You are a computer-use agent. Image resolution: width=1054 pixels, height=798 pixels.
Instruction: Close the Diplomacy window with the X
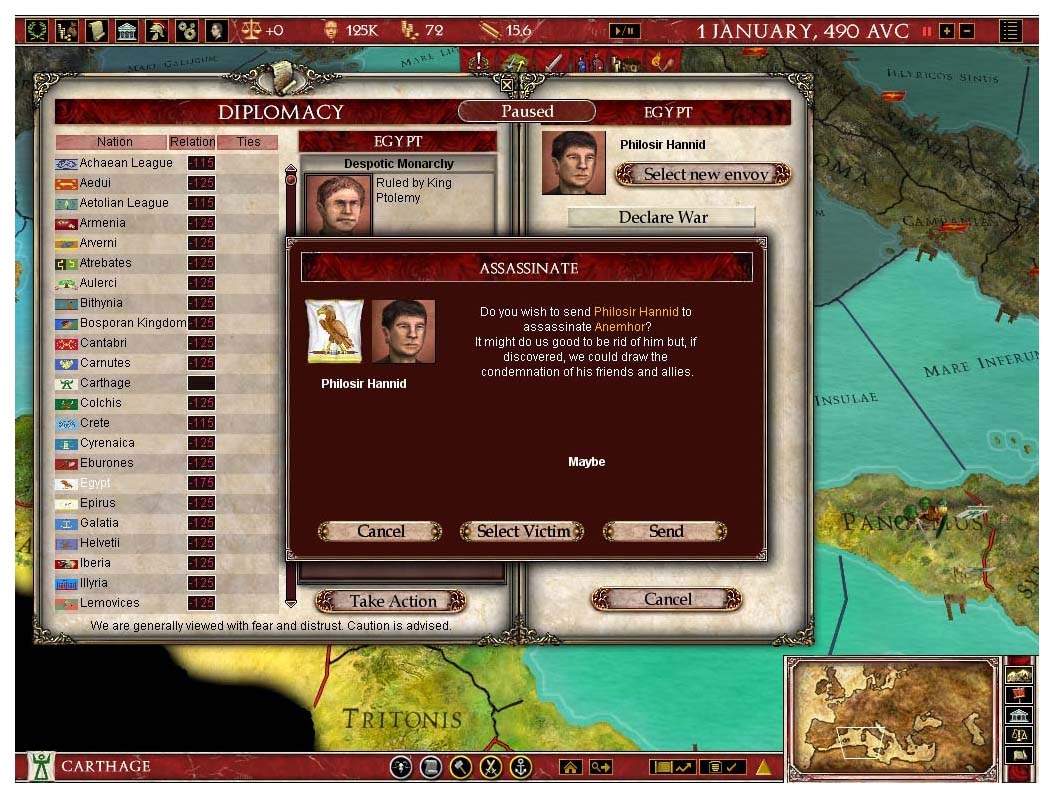[x=507, y=84]
